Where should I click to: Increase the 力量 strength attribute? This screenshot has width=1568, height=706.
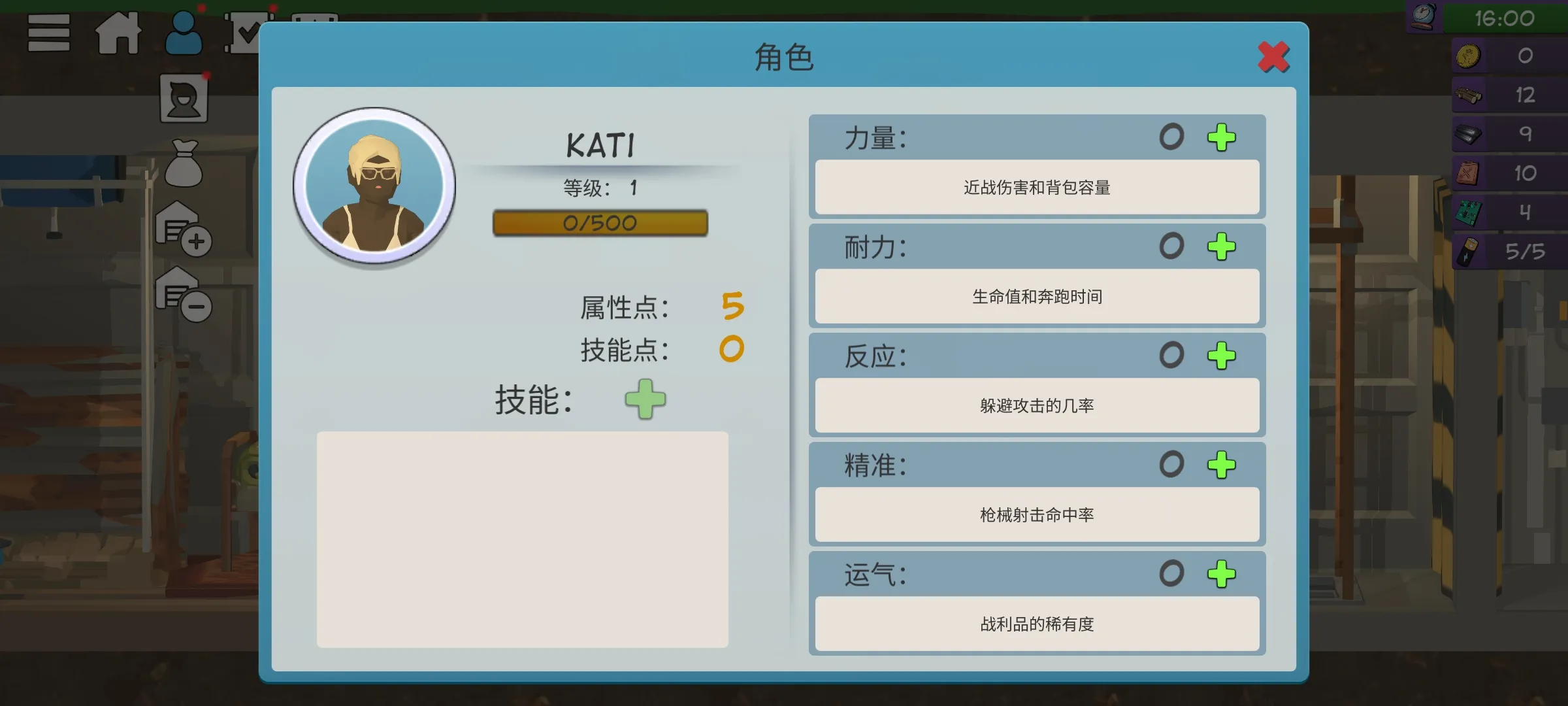(x=1220, y=137)
